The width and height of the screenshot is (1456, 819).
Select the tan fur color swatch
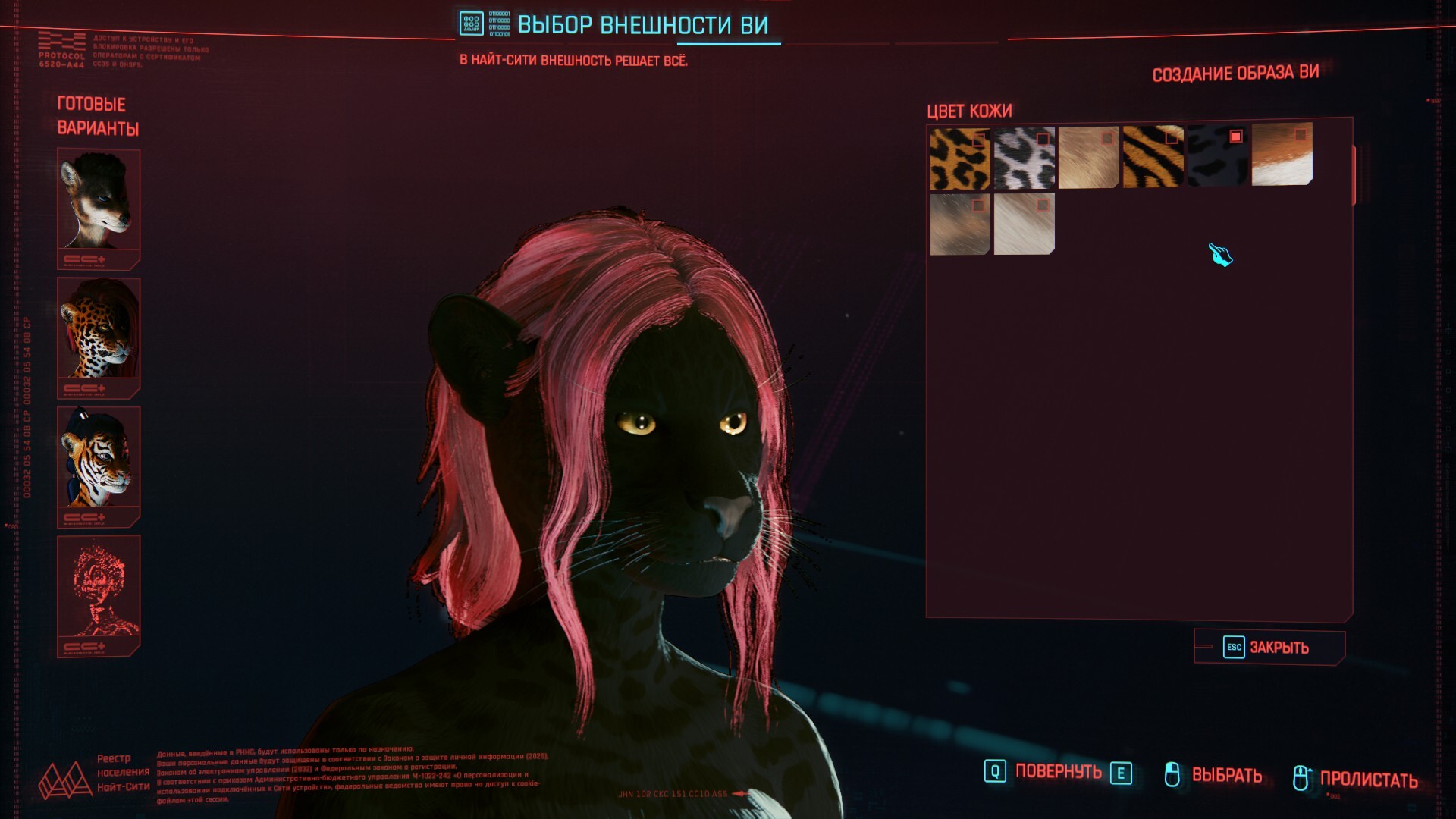click(1088, 159)
